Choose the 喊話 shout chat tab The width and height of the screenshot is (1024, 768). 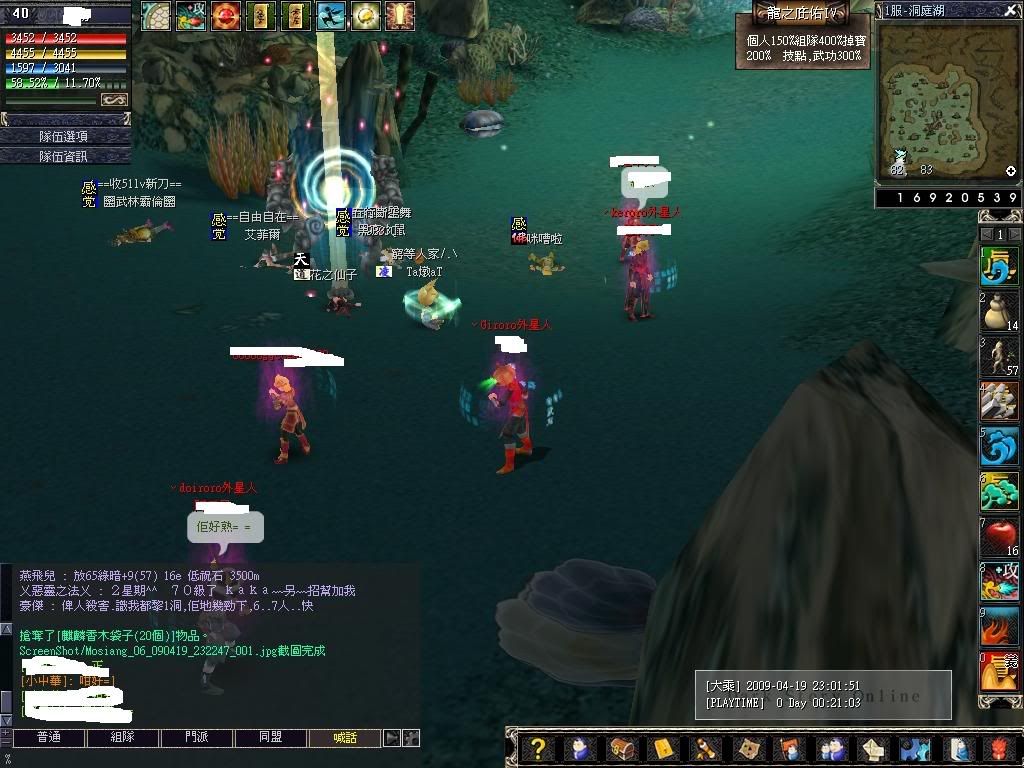coord(345,738)
